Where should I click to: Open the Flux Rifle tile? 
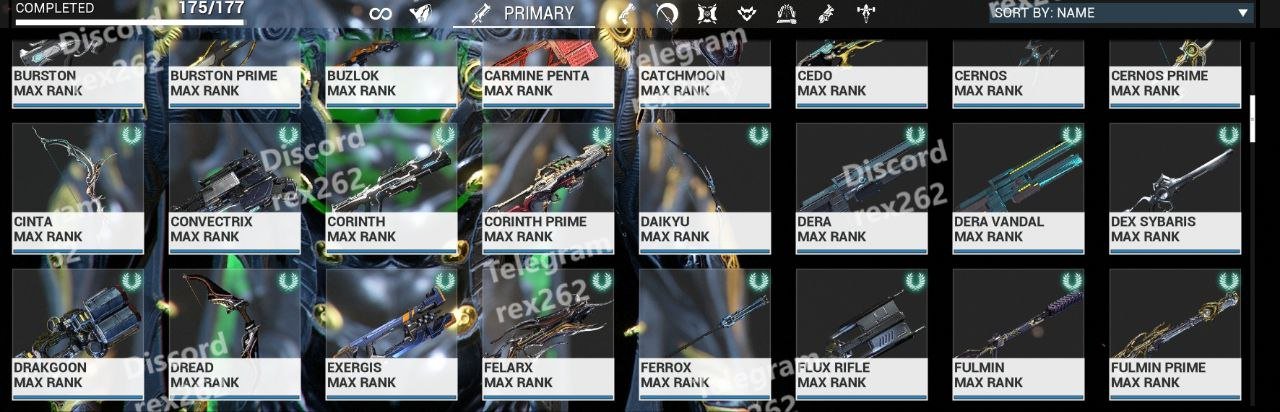tap(862, 334)
